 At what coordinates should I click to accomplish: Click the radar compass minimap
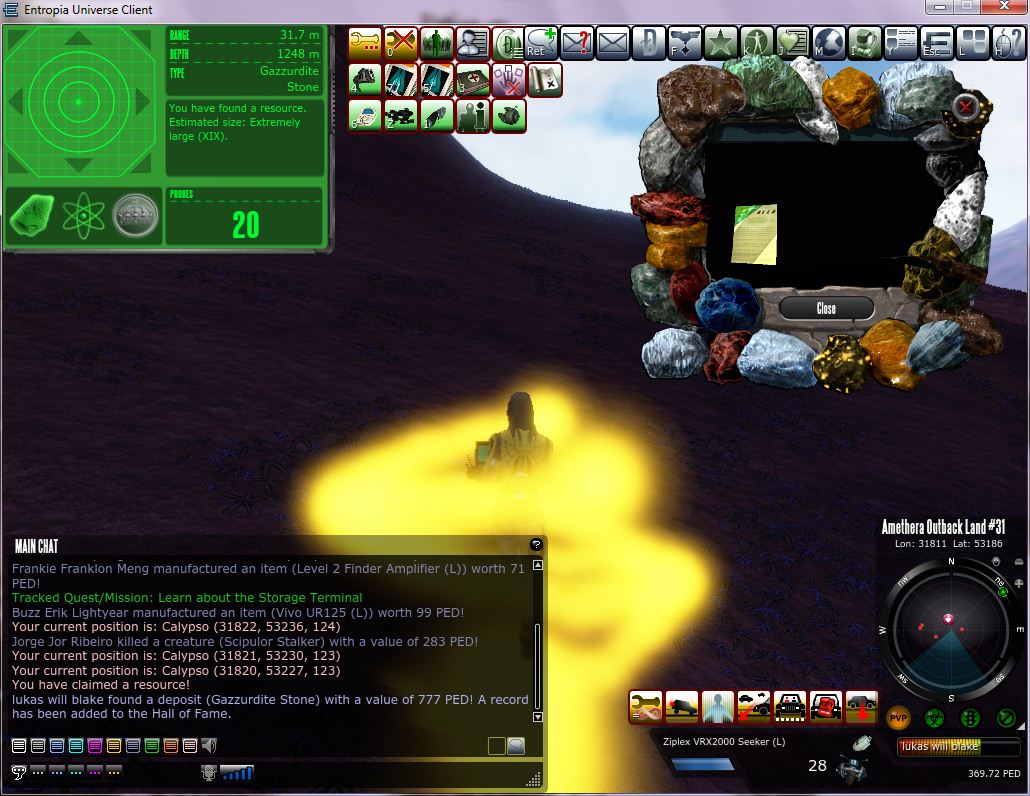[x=951, y=630]
